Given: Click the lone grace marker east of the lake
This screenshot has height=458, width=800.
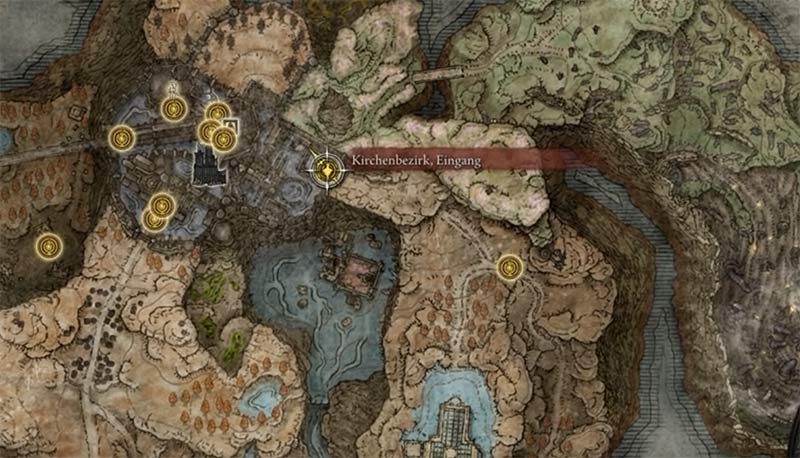Looking at the screenshot, I should click(x=510, y=266).
